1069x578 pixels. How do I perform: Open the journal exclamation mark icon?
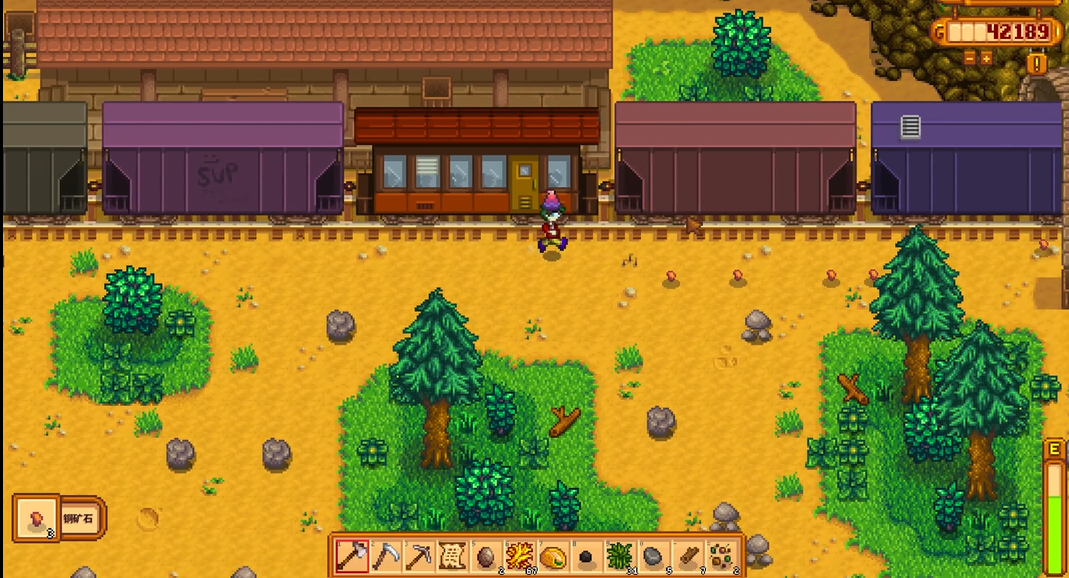(x=1037, y=64)
